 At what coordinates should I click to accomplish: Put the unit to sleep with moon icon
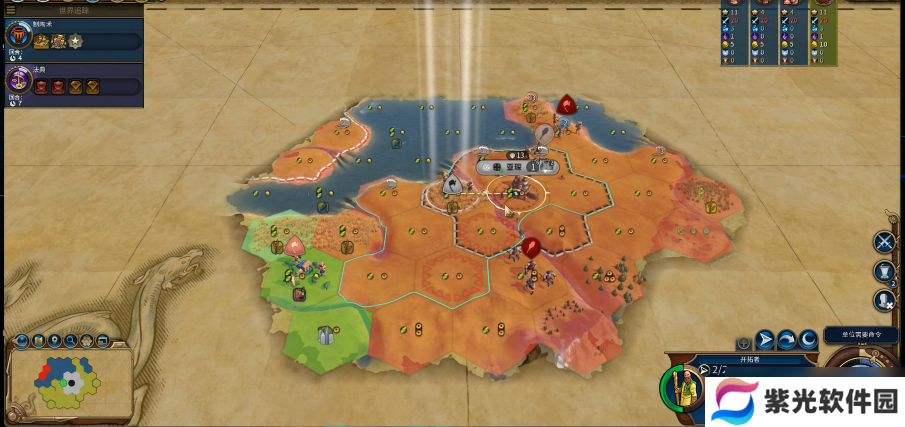pyautogui.click(x=807, y=340)
